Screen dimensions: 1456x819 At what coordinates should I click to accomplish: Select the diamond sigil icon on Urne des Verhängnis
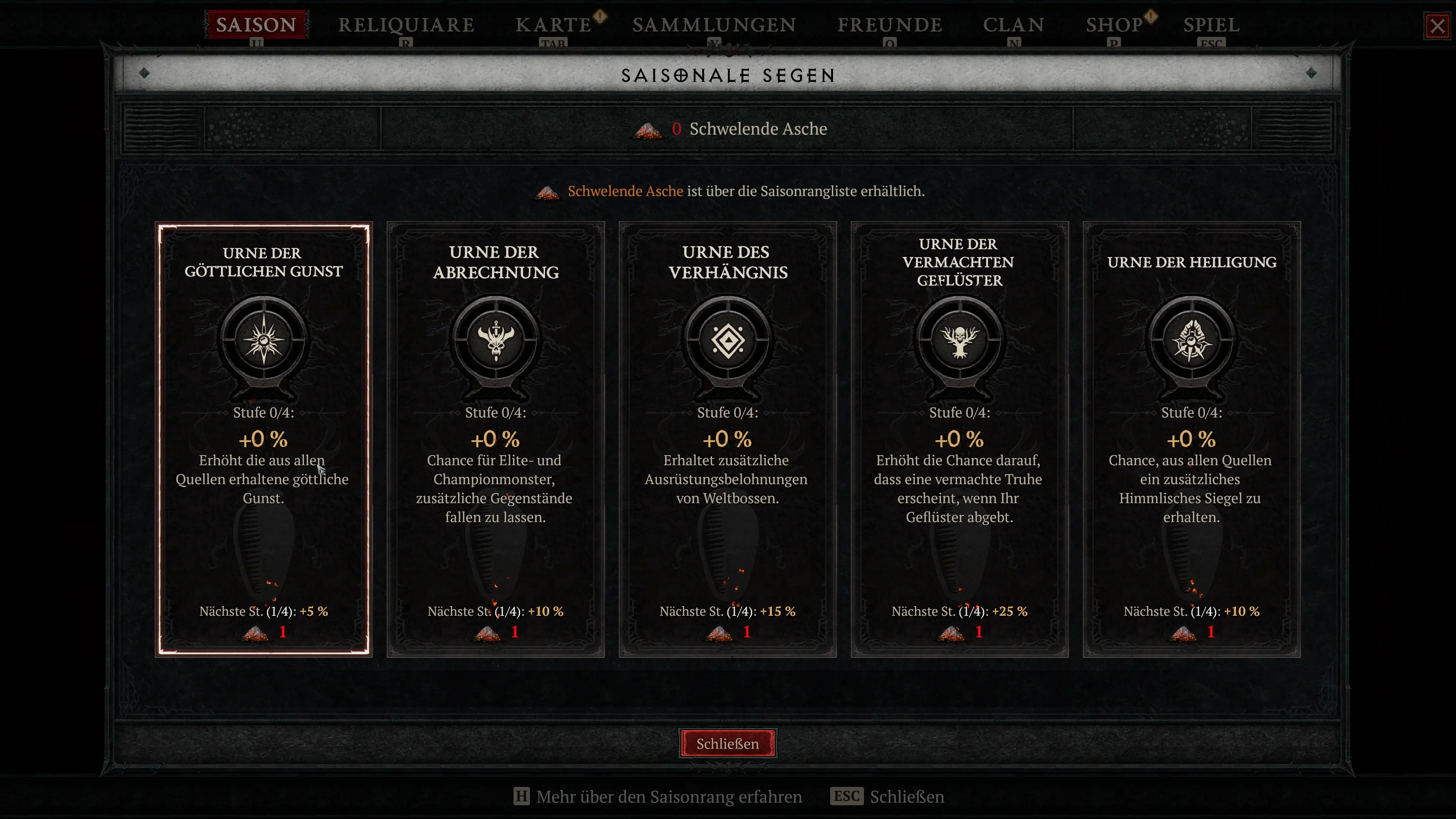pos(728,339)
